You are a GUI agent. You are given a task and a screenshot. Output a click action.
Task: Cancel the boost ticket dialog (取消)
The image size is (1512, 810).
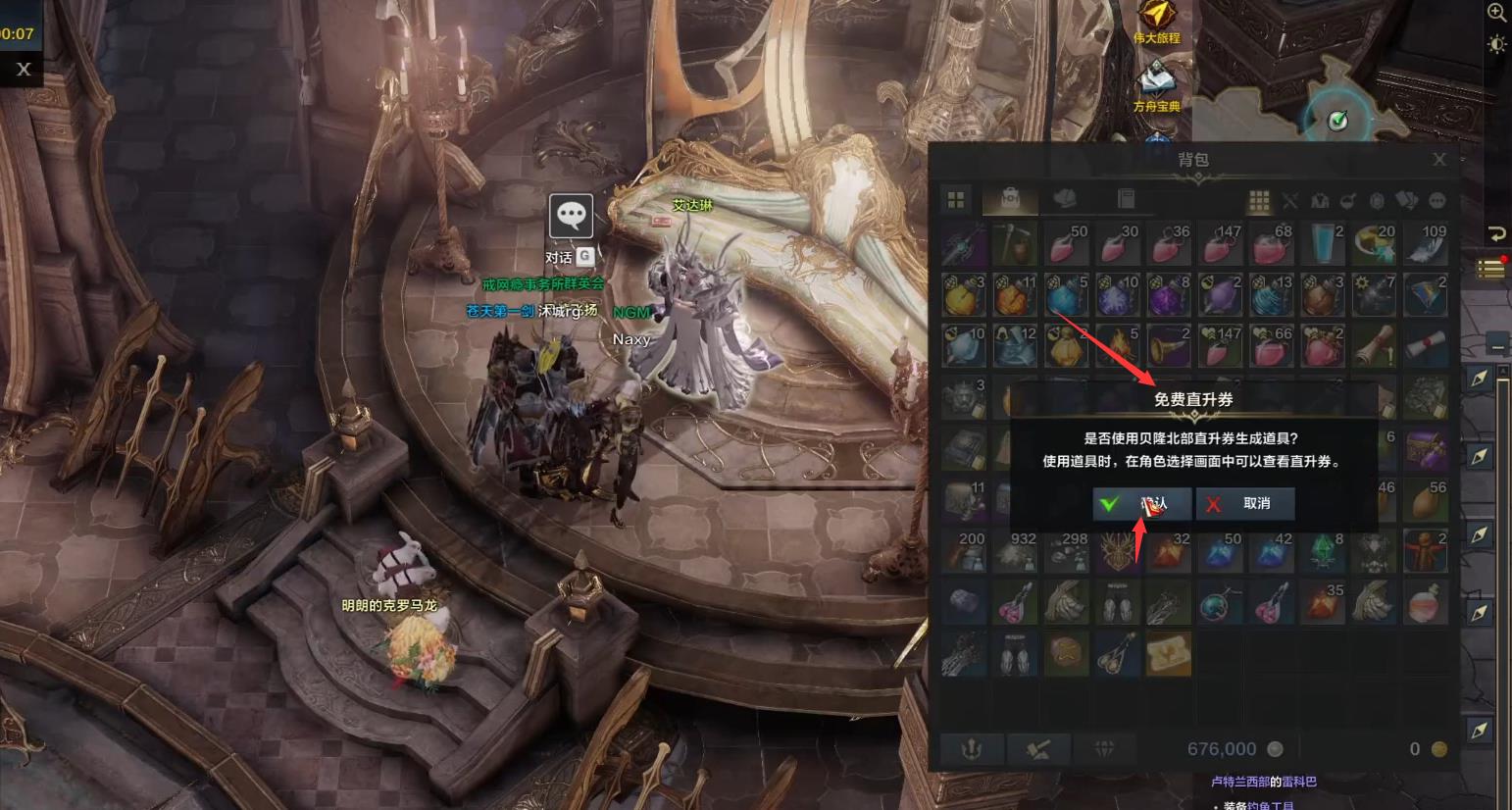1245,503
